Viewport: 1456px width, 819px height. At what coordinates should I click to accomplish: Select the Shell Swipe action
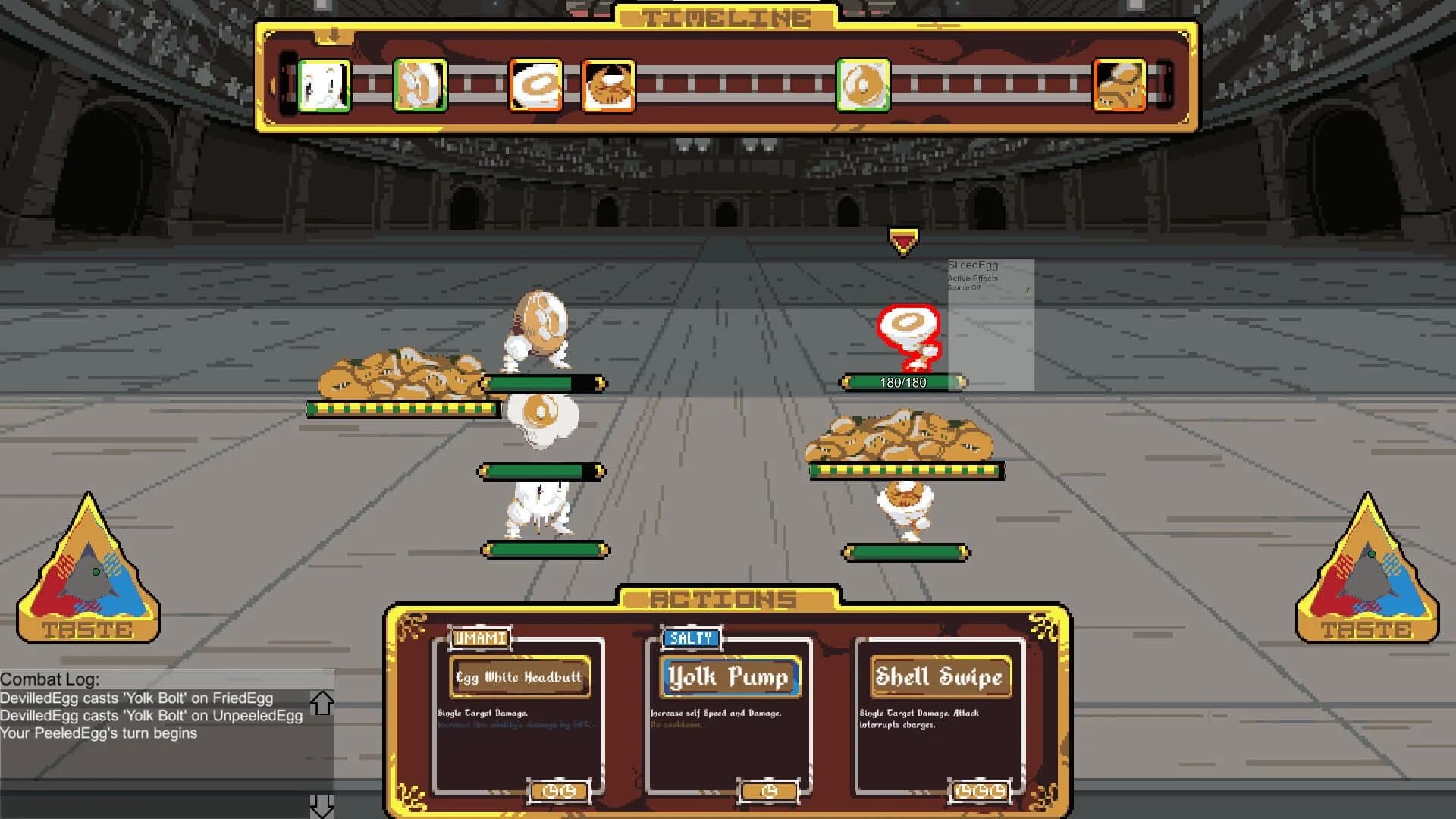(x=940, y=677)
